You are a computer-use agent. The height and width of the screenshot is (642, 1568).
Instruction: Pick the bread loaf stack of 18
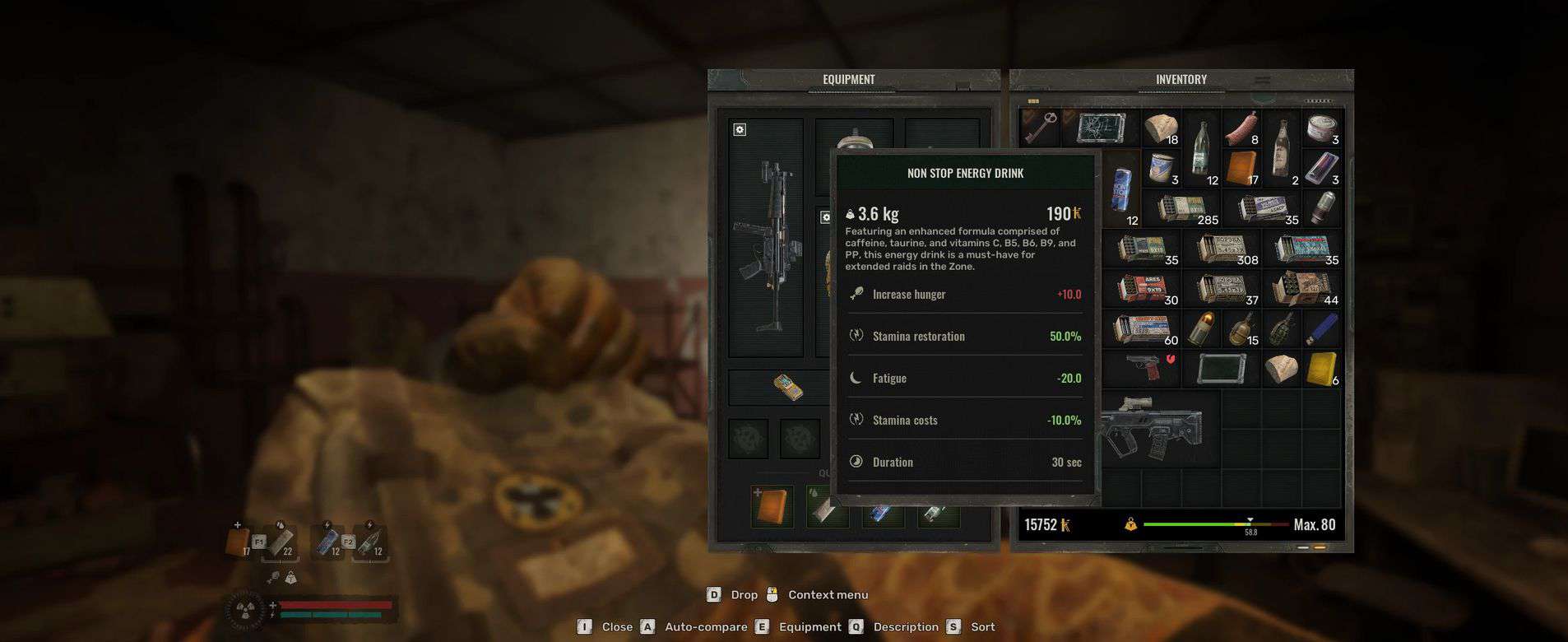coord(1160,128)
